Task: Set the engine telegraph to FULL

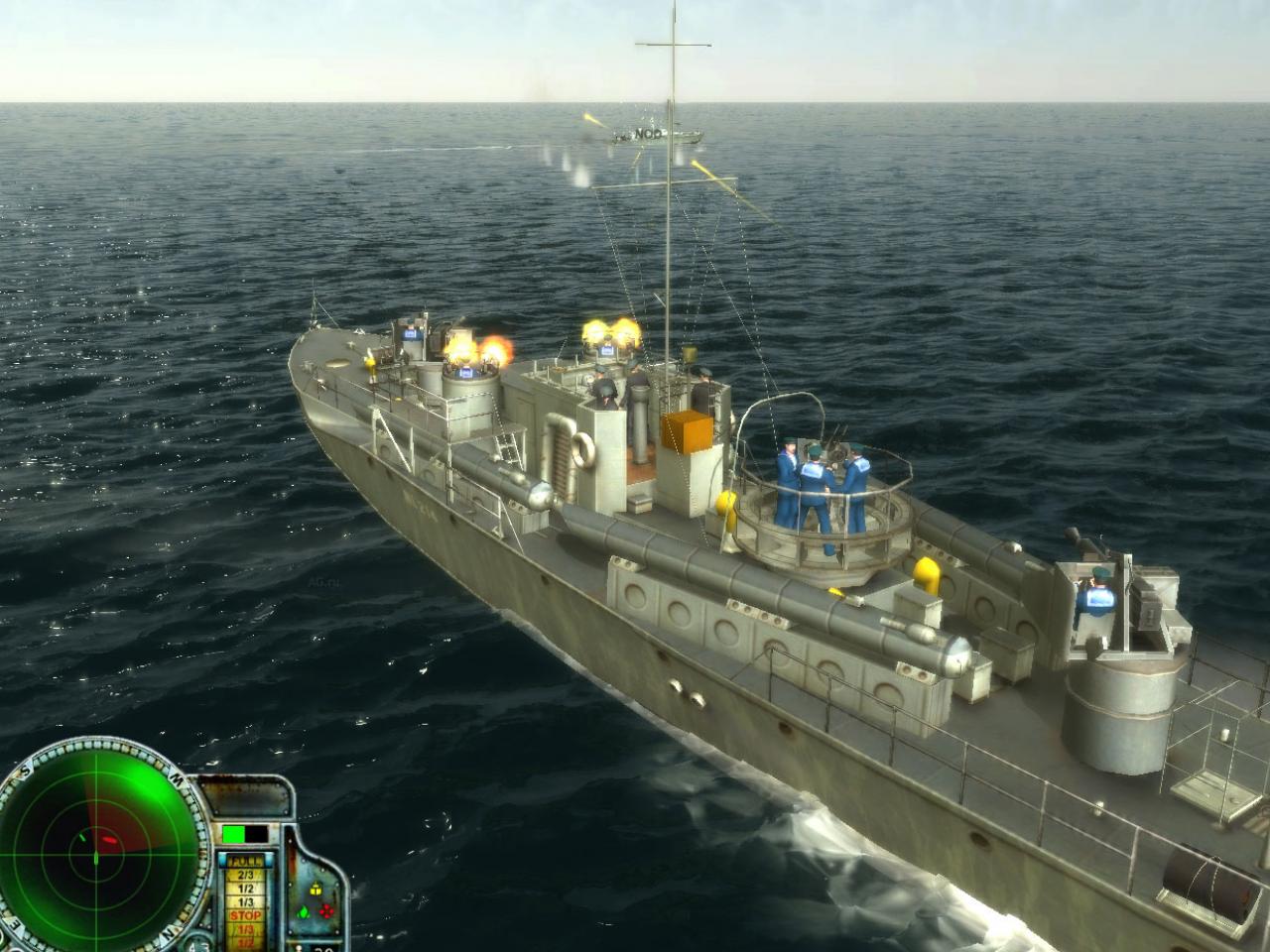Action: (245, 861)
